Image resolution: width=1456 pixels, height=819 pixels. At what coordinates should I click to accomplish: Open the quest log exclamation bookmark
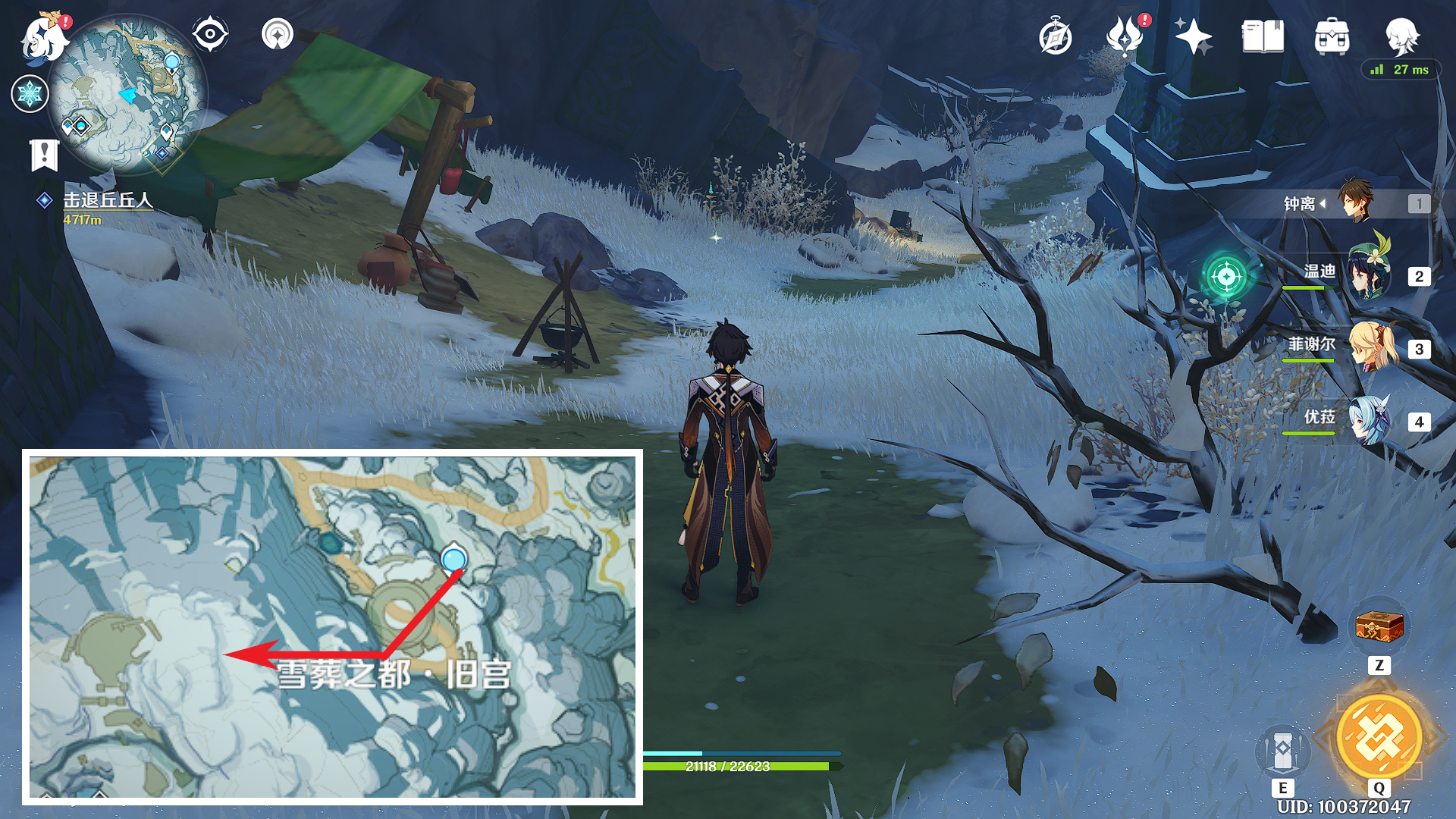tap(44, 155)
